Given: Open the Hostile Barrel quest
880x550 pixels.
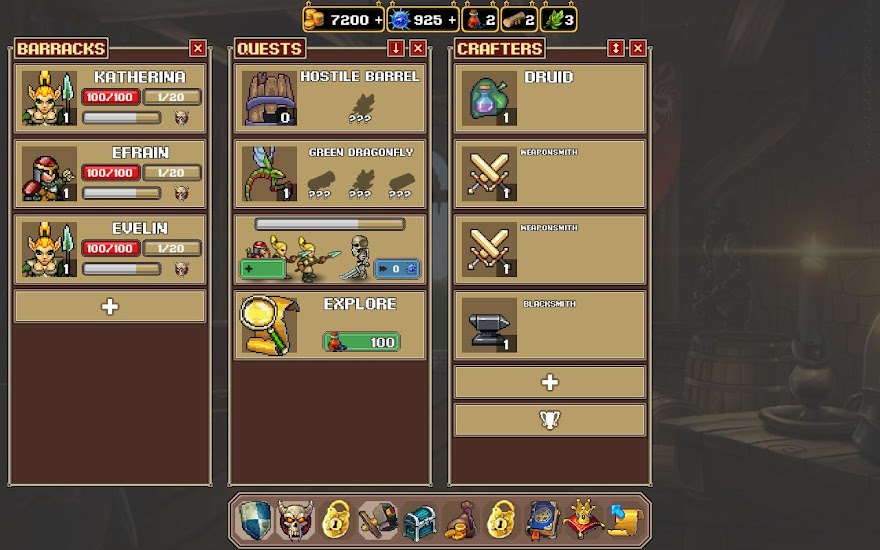Looking at the screenshot, I should point(330,98).
